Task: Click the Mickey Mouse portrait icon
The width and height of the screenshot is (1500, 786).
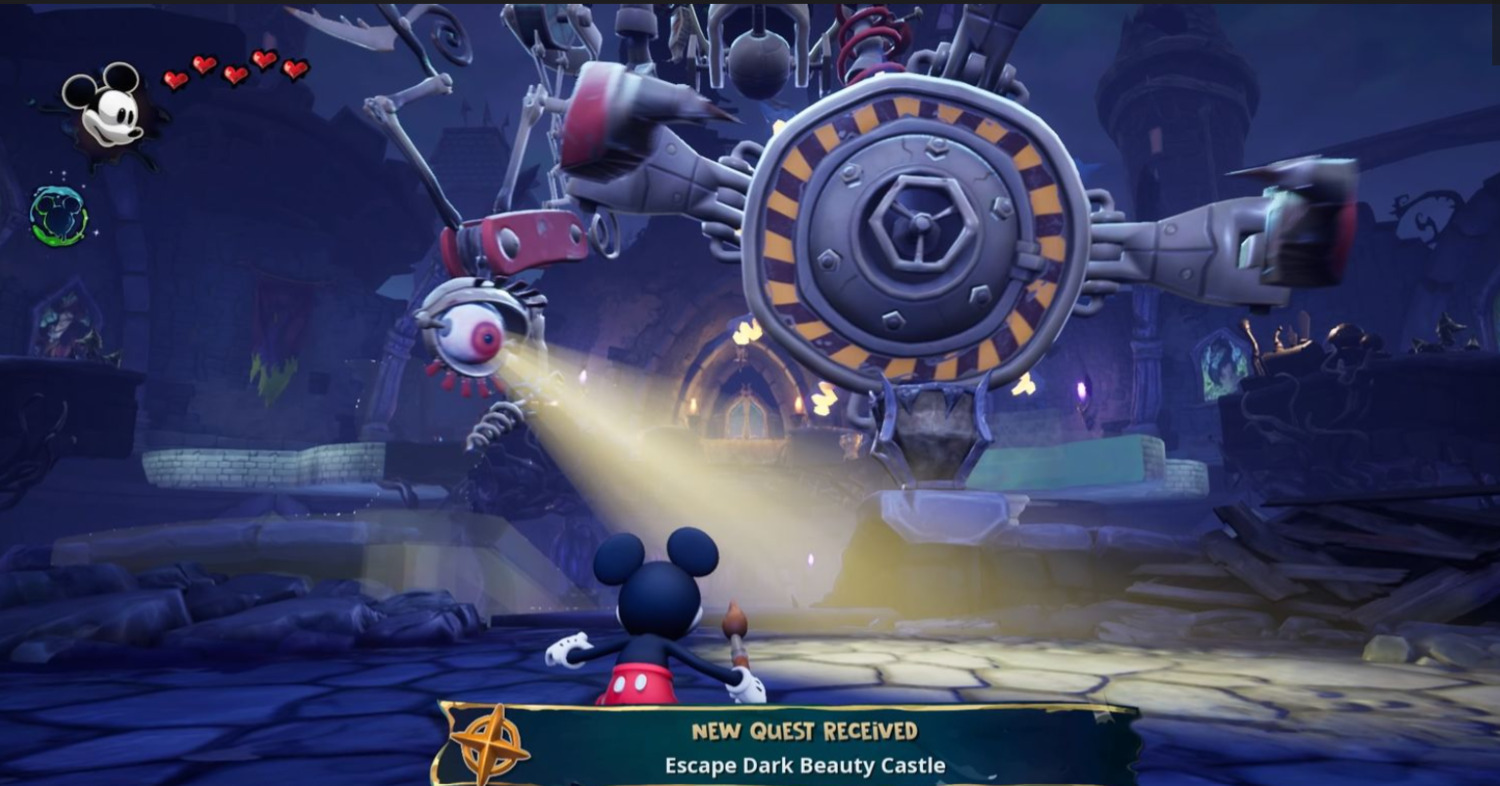Action: tap(105, 108)
